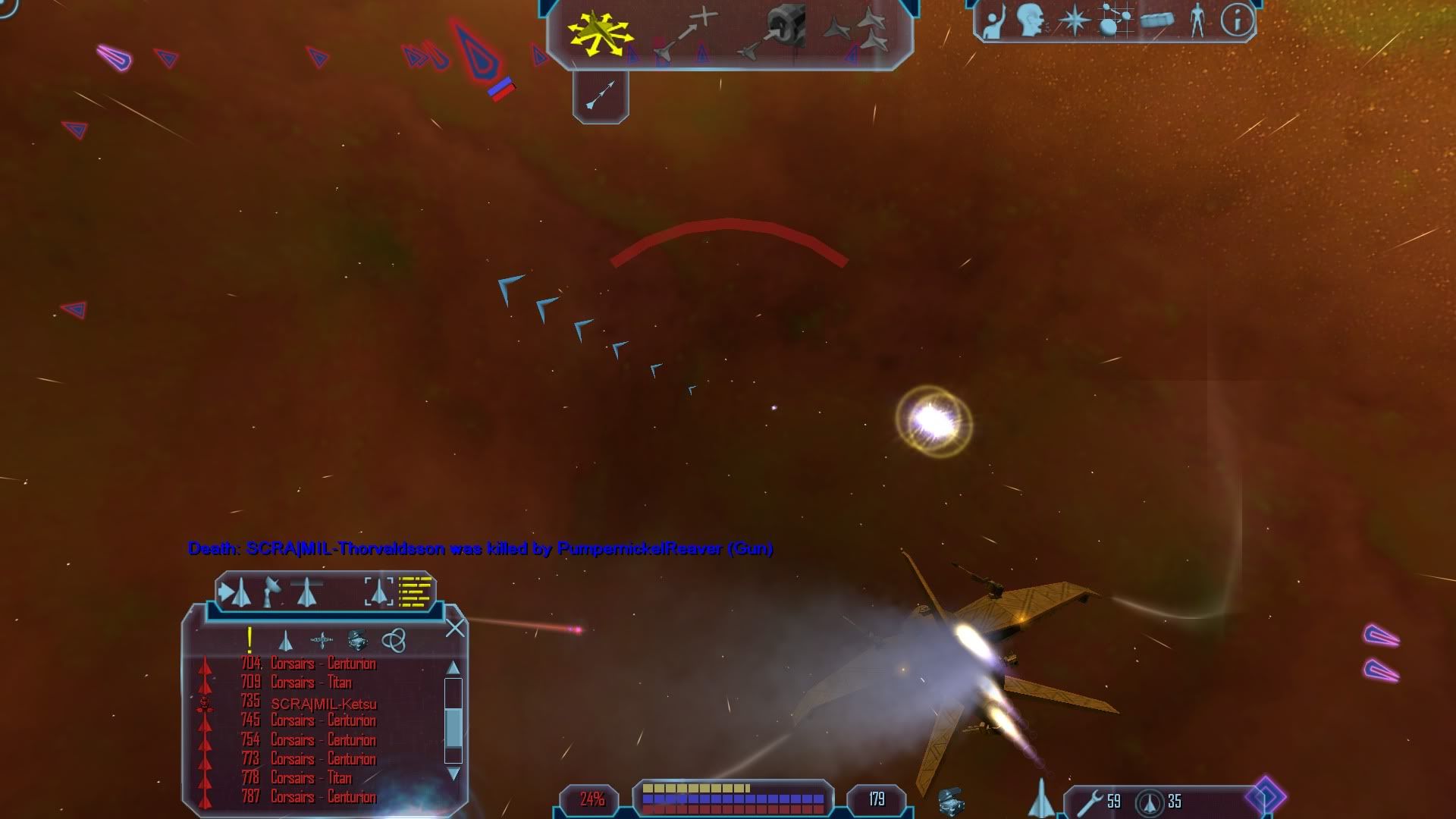
Task: Open the circled information icon
Action: pyautogui.click(x=1237, y=20)
